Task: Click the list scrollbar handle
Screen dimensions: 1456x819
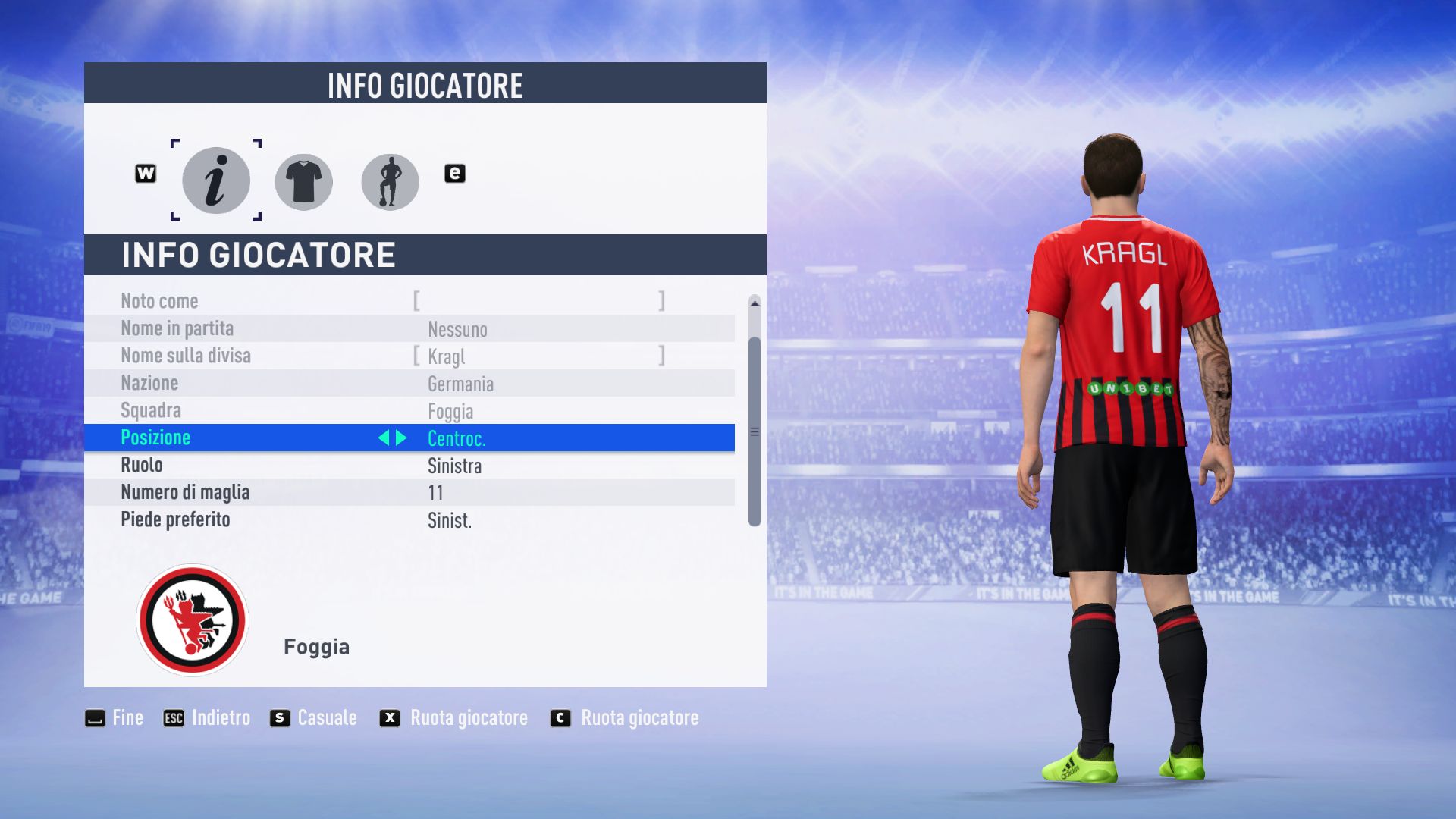Action: [755, 431]
